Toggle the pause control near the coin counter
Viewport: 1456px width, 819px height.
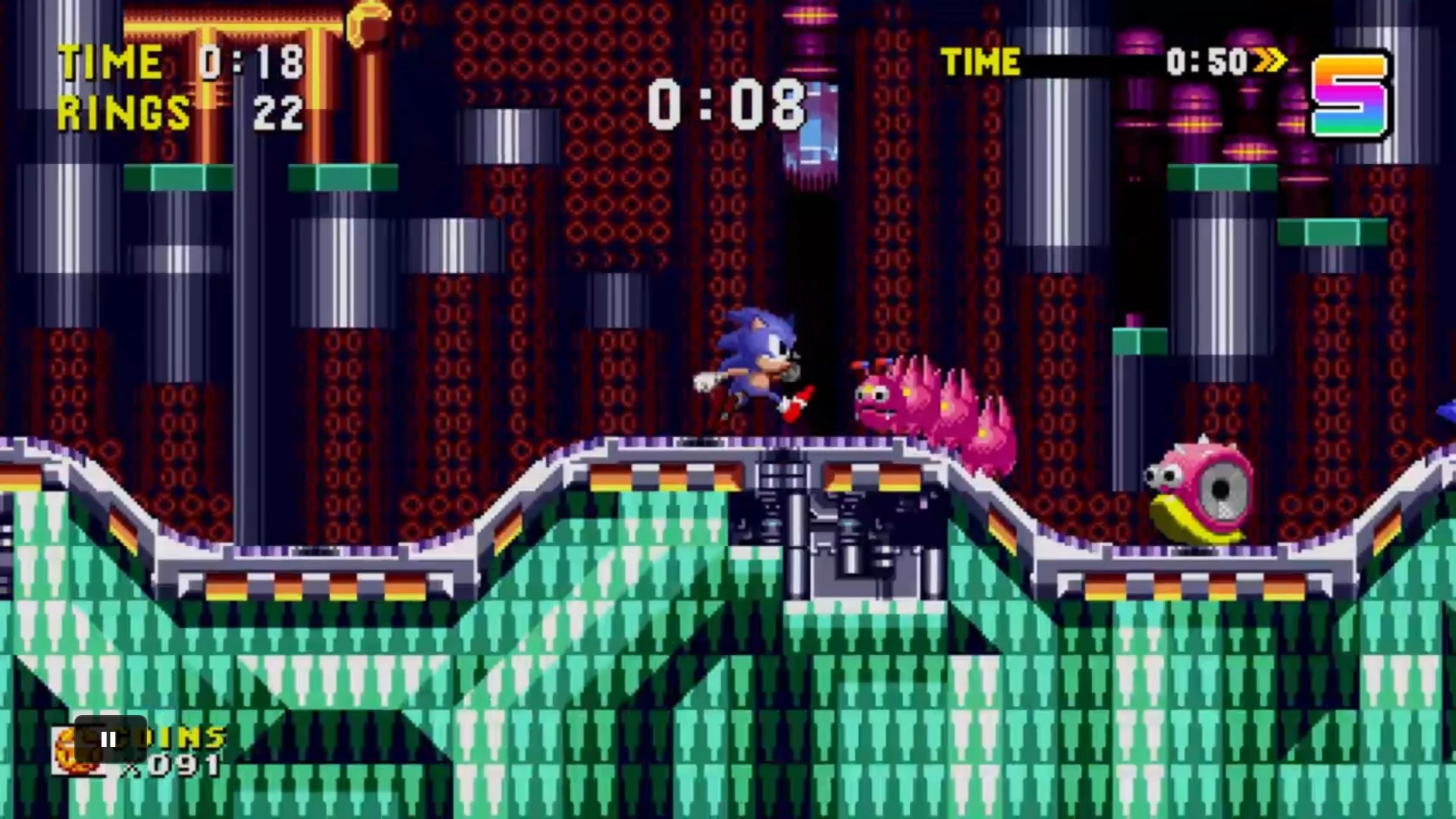pos(108,741)
